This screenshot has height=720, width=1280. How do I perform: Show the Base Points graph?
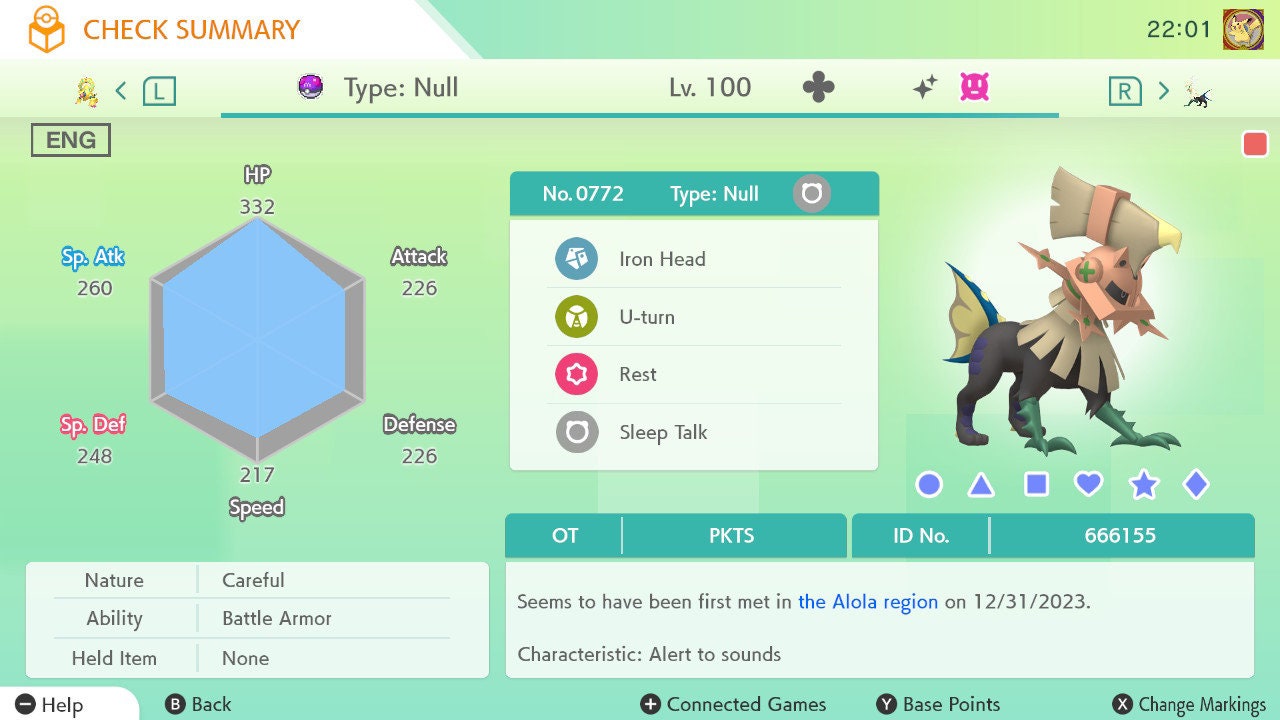tap(938, 705)
